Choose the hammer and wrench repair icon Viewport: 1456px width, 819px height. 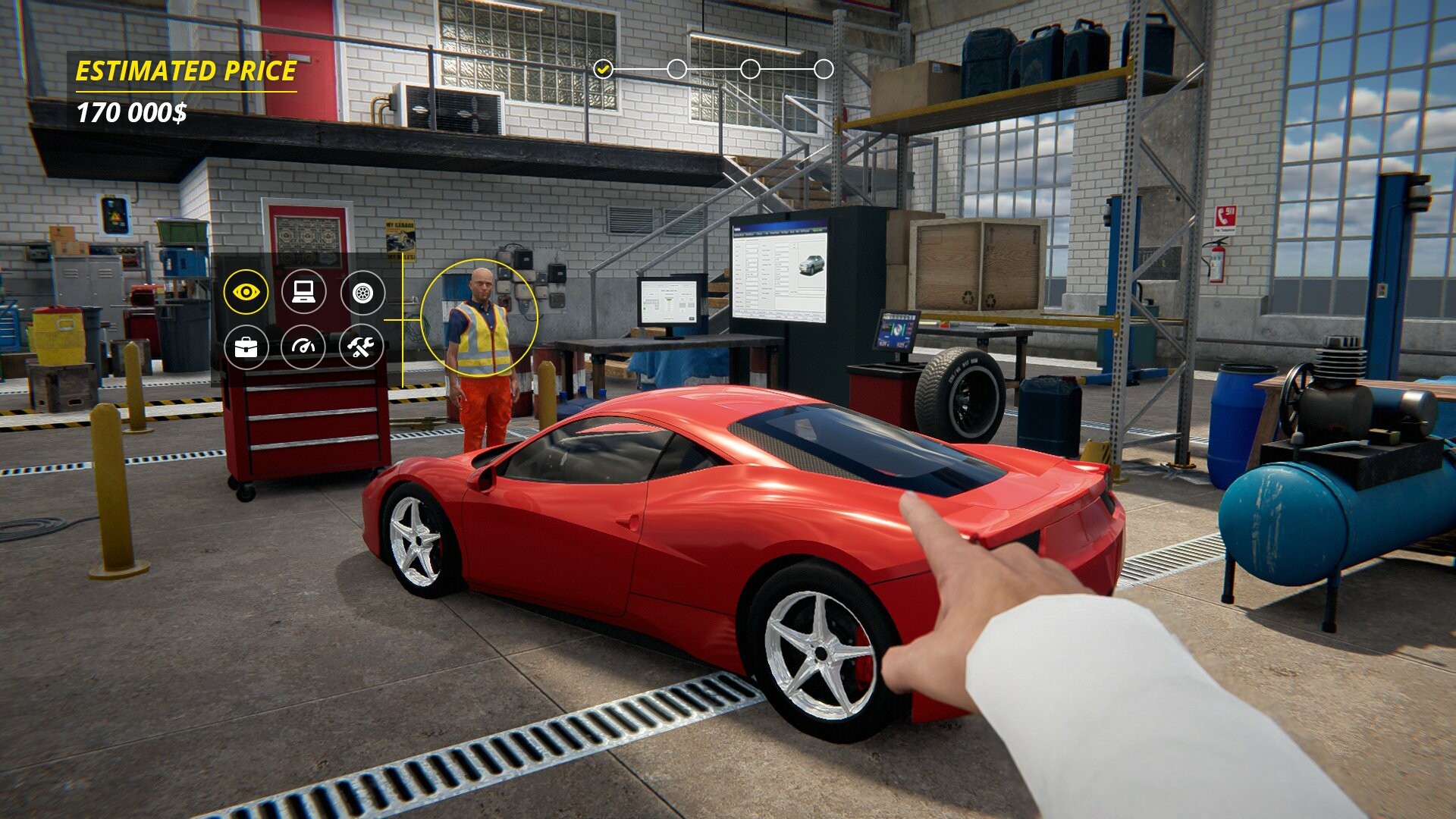pyautogui.click(x=362, y=347)
